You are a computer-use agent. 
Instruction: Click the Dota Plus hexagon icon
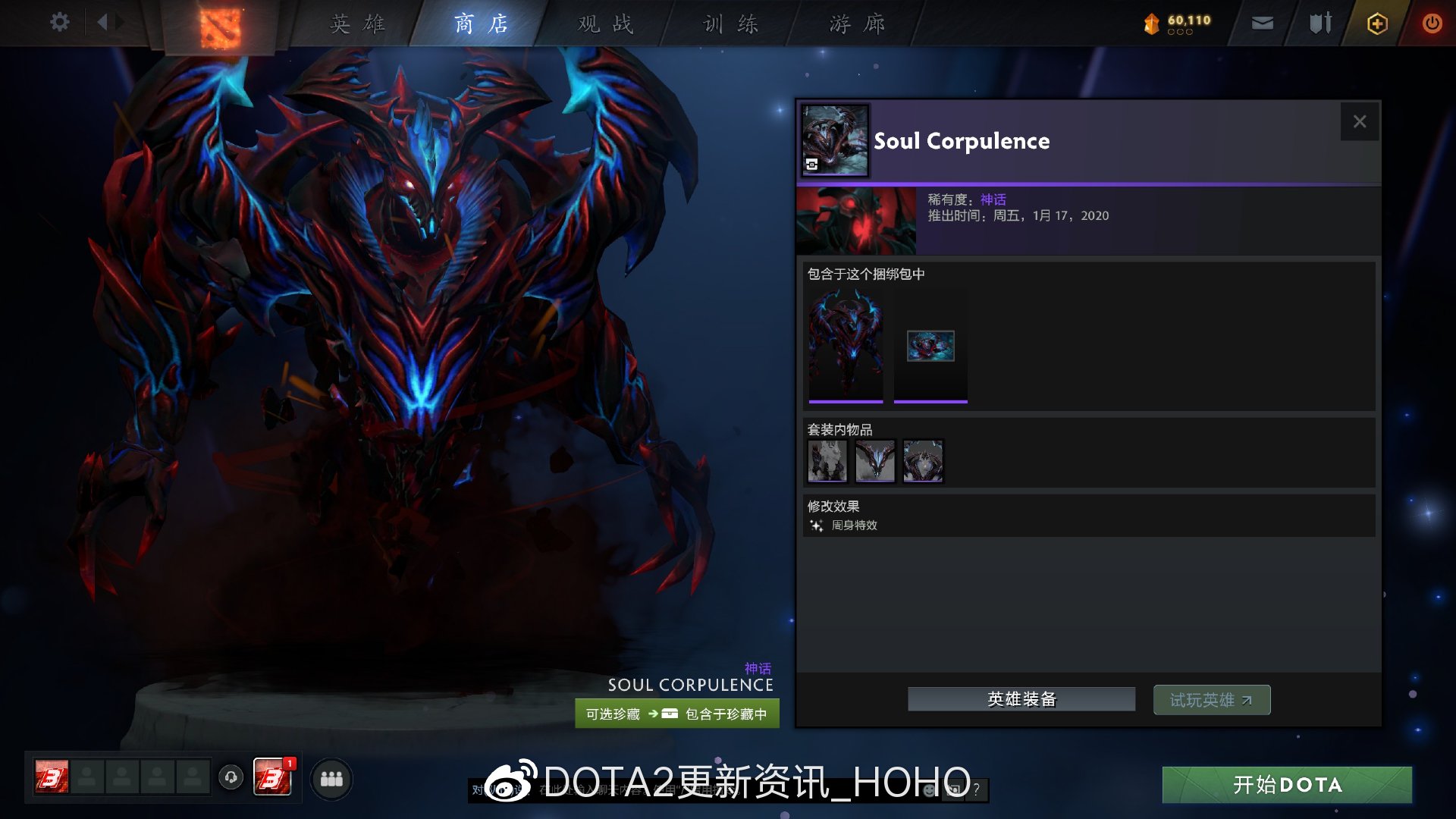pos(1376,23)
